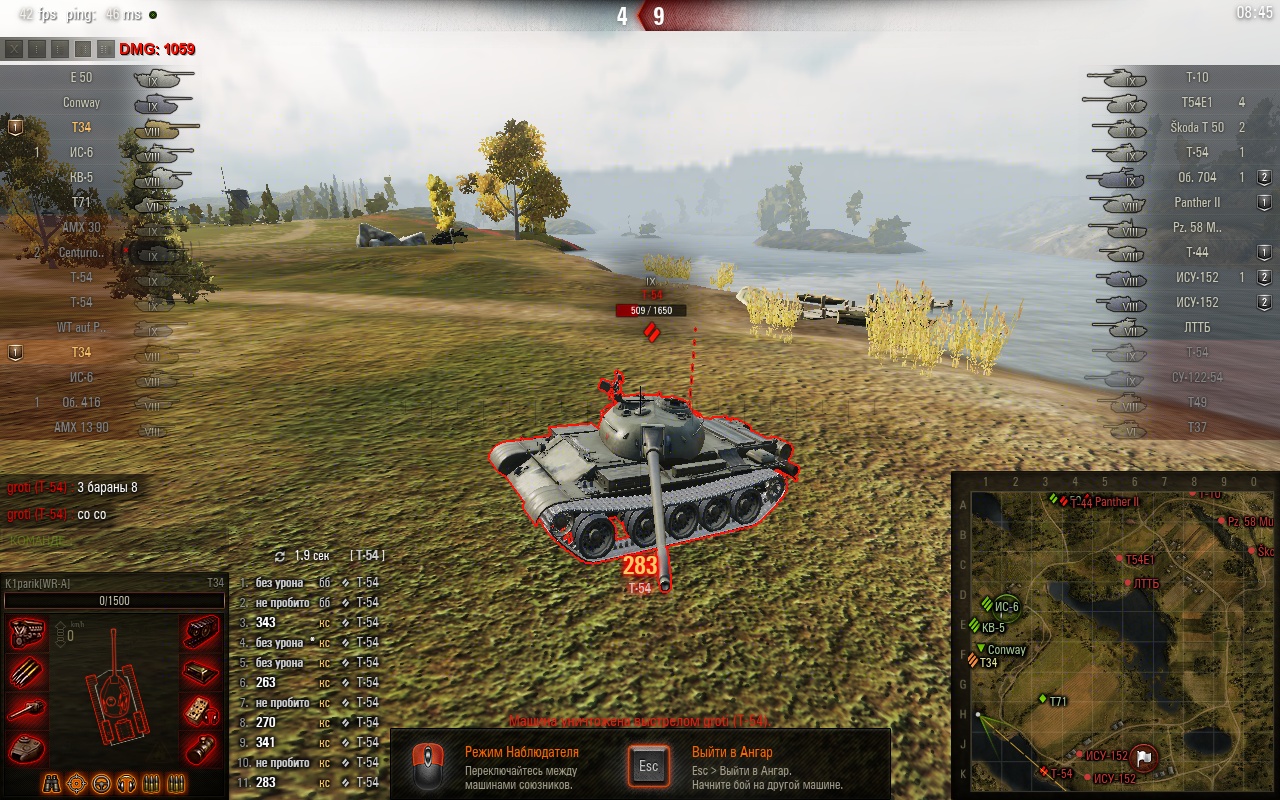Image resolution: width=1280 pixels, height=800 pixels.
Task: Click the tracks module icon
Action: point(201,633)
